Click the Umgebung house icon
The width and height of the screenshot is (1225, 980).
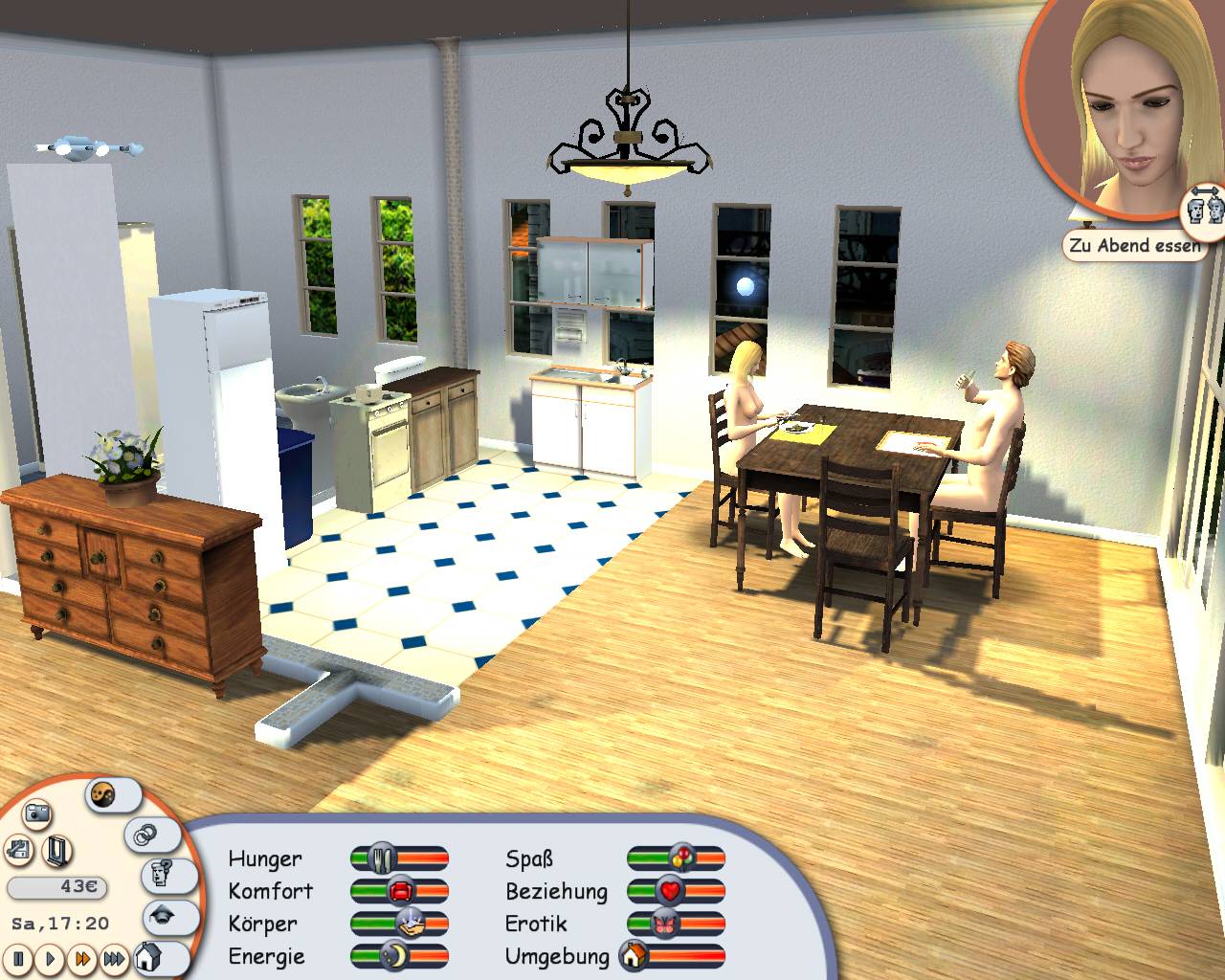coord(635,955)
